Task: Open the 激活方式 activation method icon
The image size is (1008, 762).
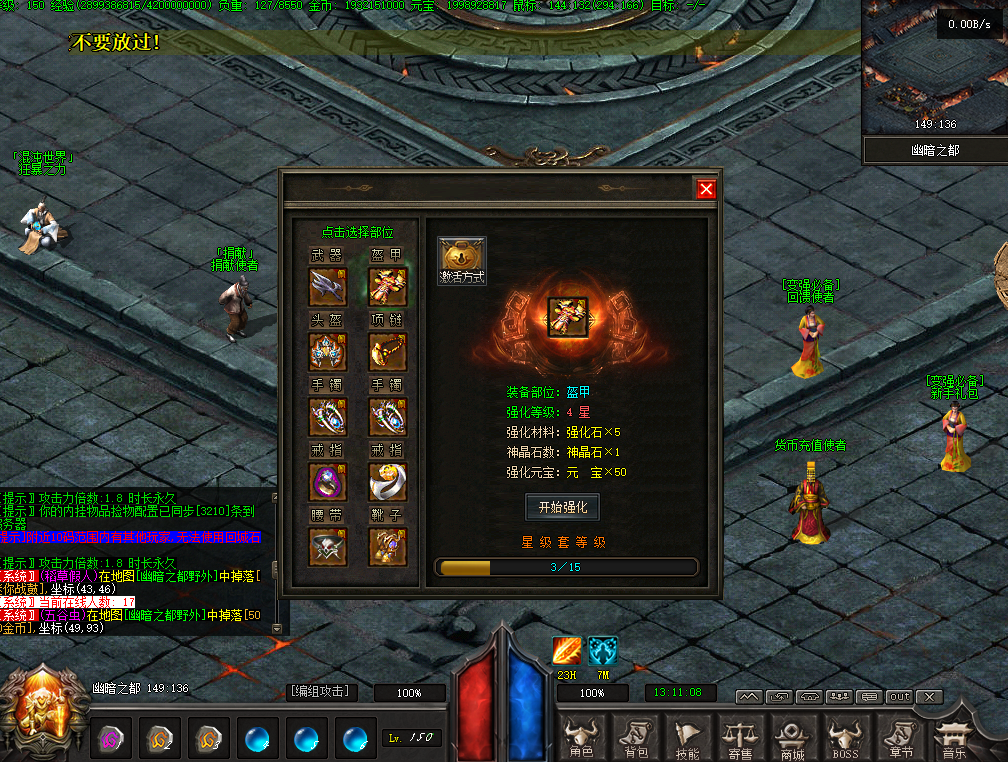Action: pos(462,260)
